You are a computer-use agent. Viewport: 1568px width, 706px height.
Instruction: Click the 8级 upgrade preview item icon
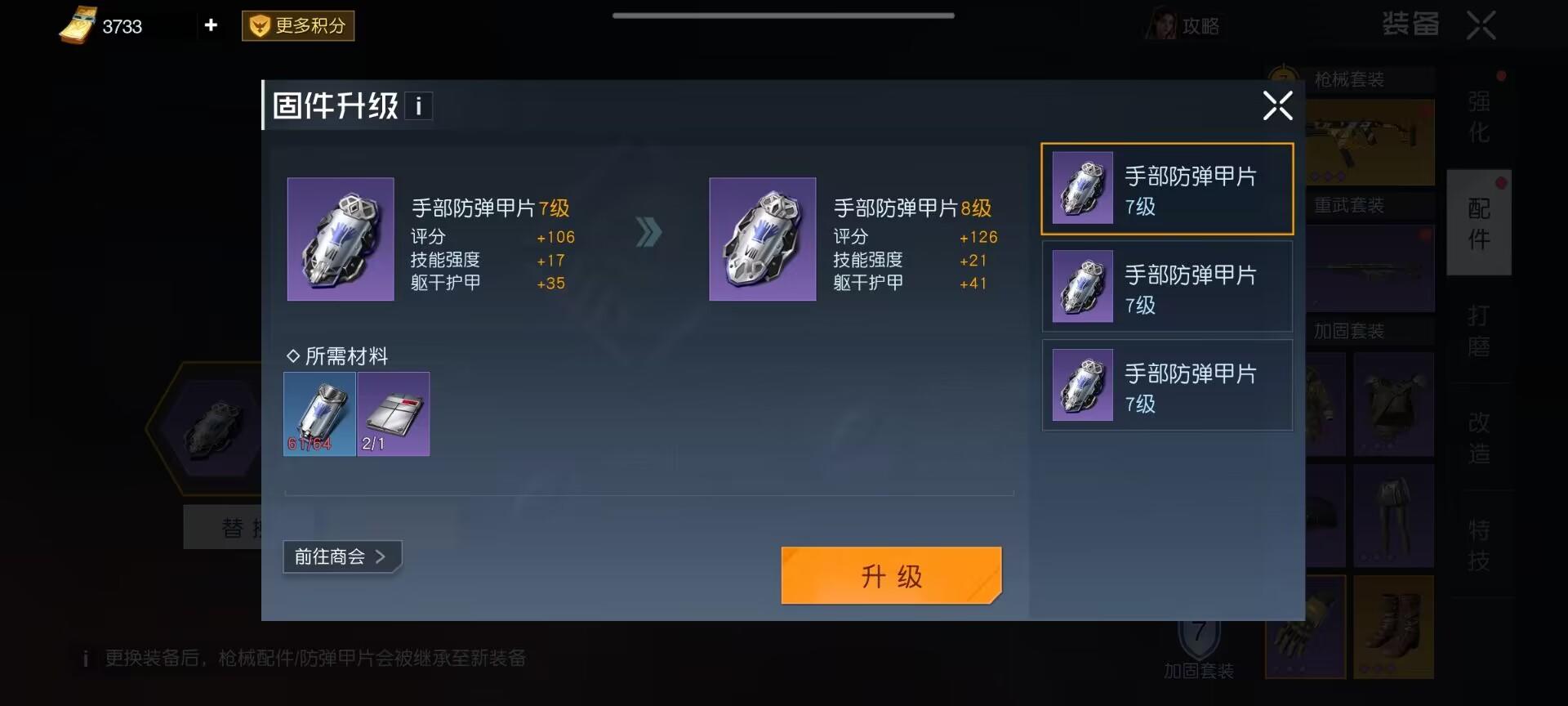pos(762,239)
